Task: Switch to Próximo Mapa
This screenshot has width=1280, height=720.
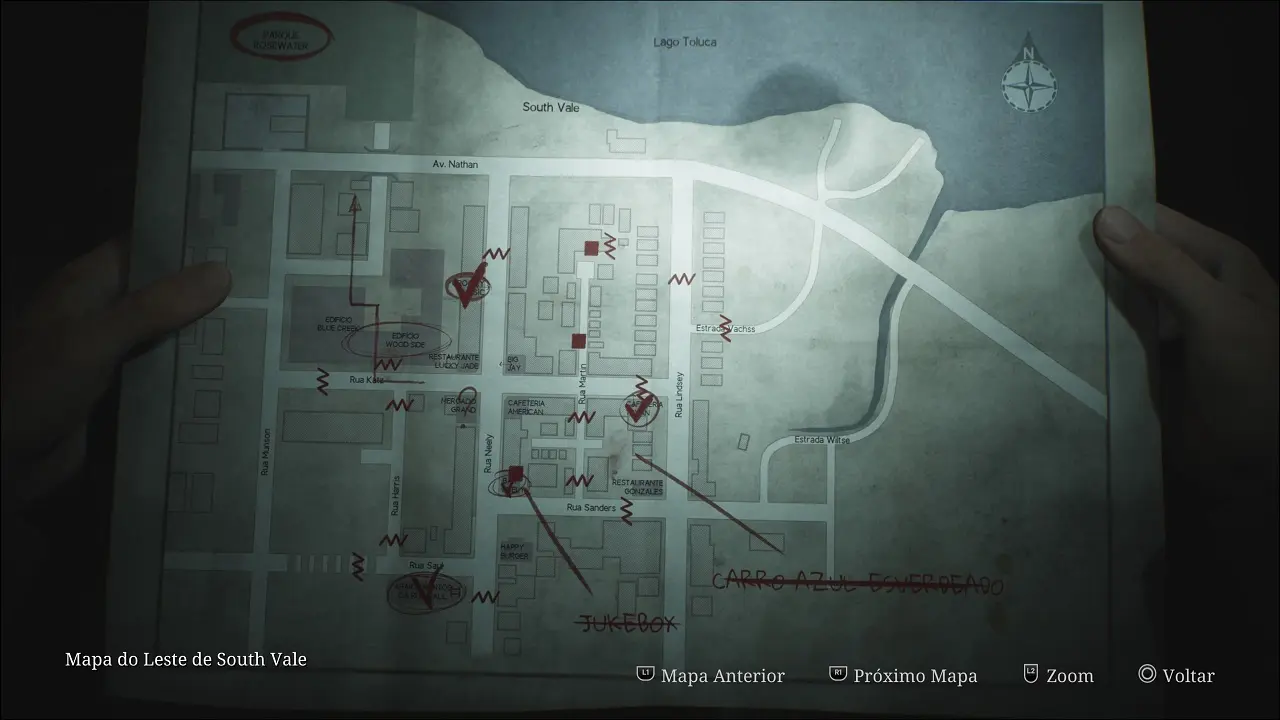Action: tap(912, 675)
